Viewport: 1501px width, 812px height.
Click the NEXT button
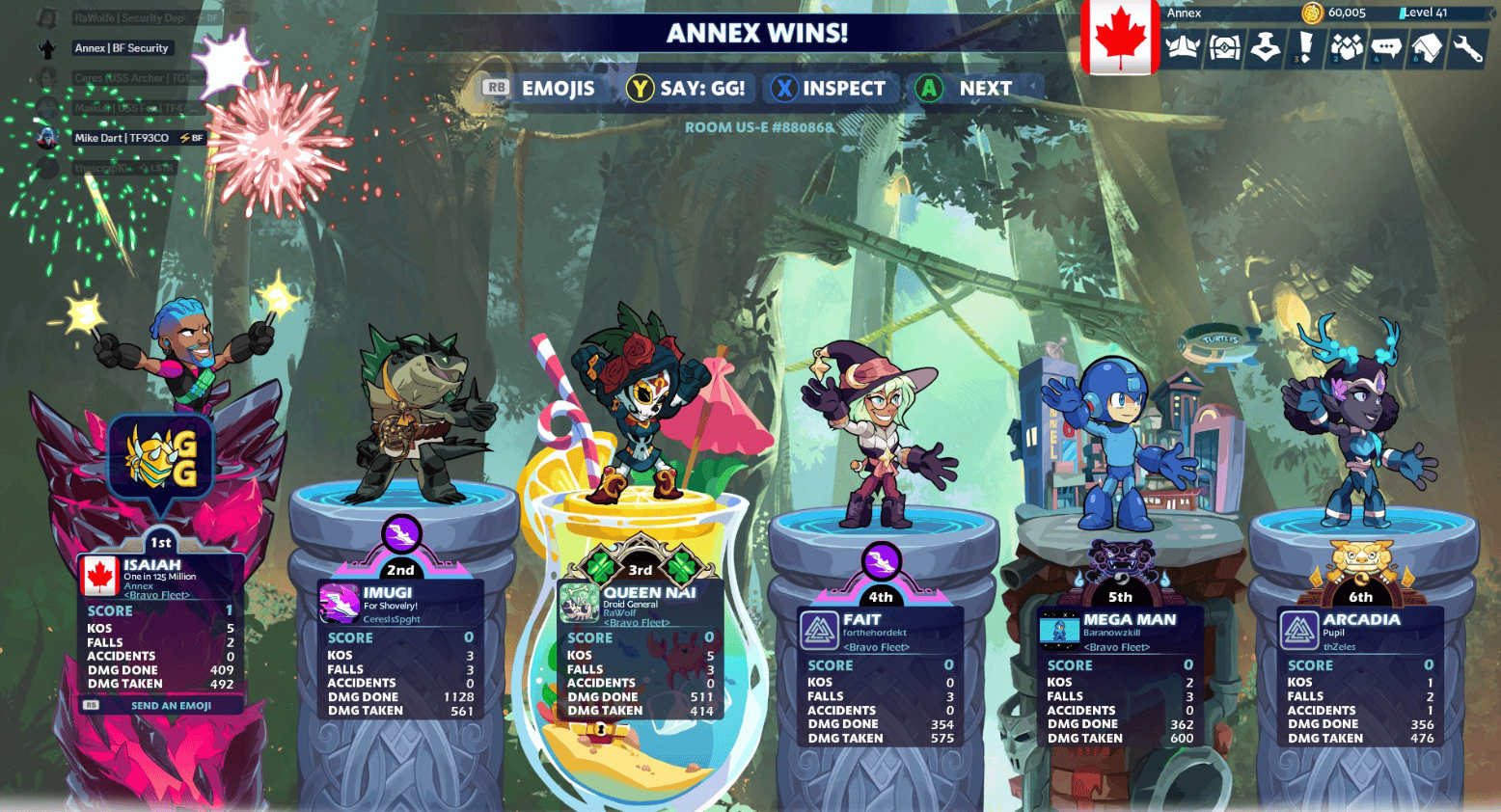[x=967, y=89]
